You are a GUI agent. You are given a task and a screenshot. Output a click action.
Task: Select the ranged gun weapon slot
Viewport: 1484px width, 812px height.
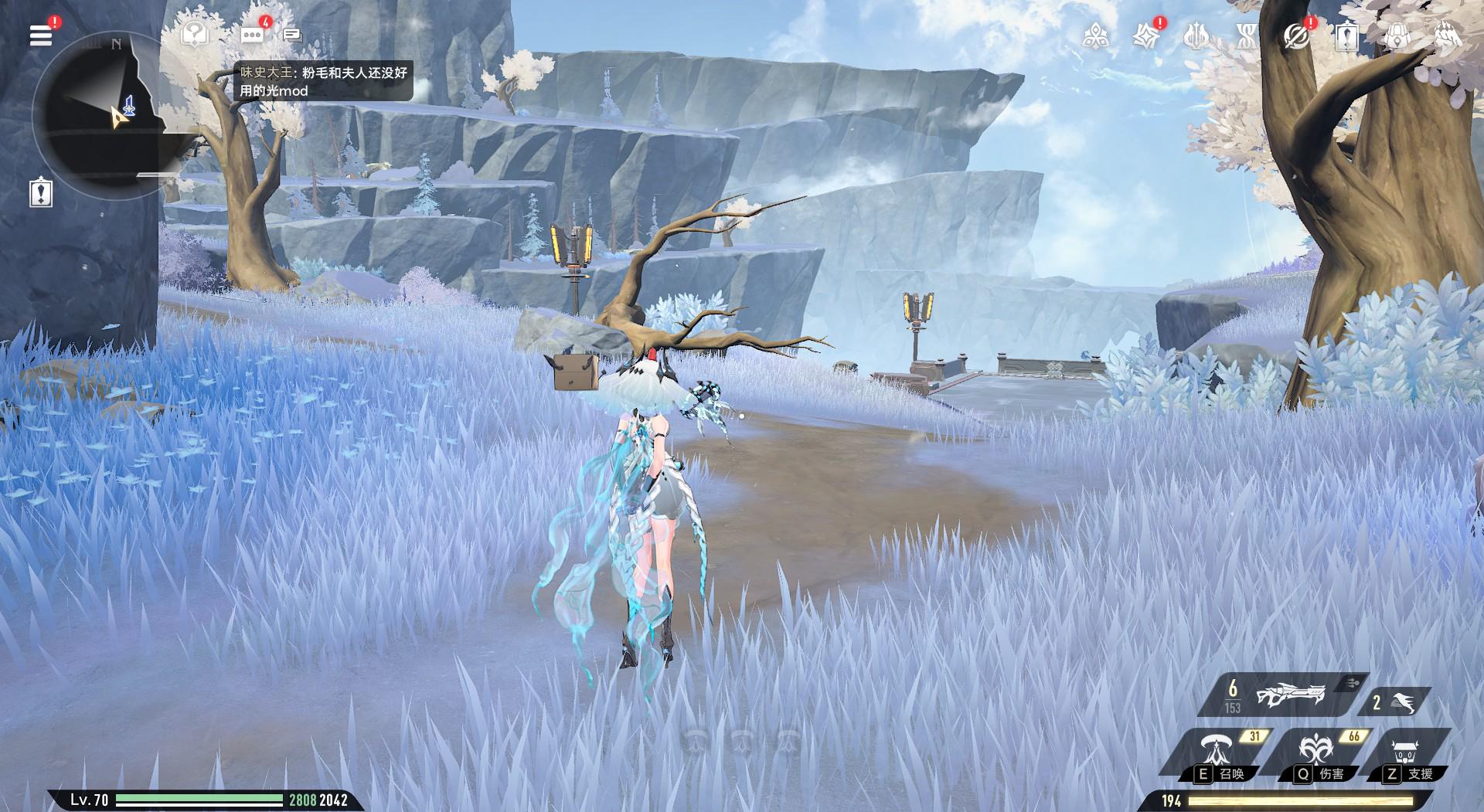1281,695
